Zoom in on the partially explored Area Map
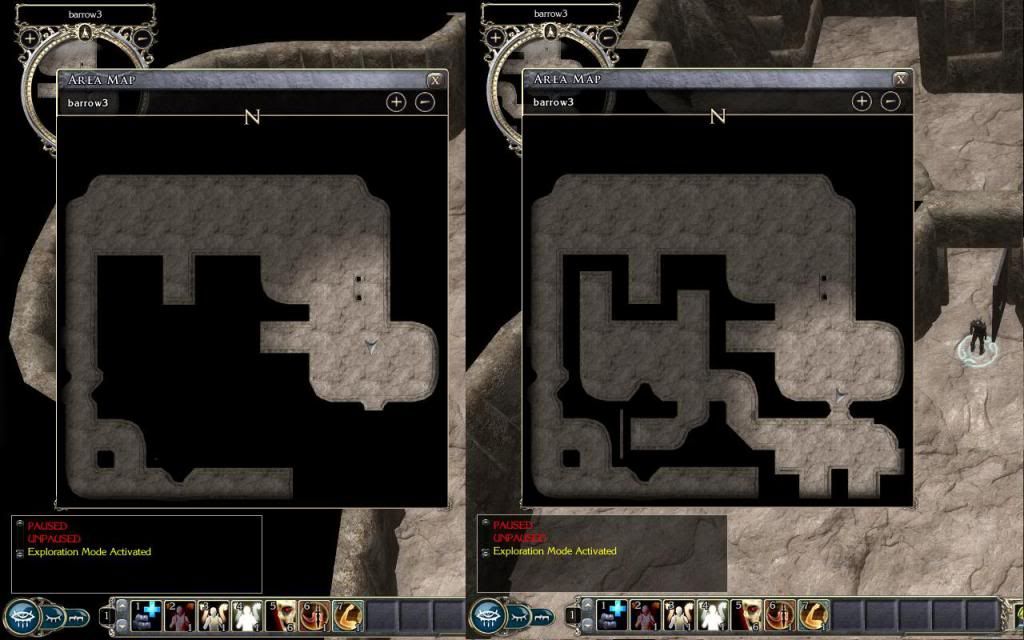The image size is (1024, 640). point(396,102)
